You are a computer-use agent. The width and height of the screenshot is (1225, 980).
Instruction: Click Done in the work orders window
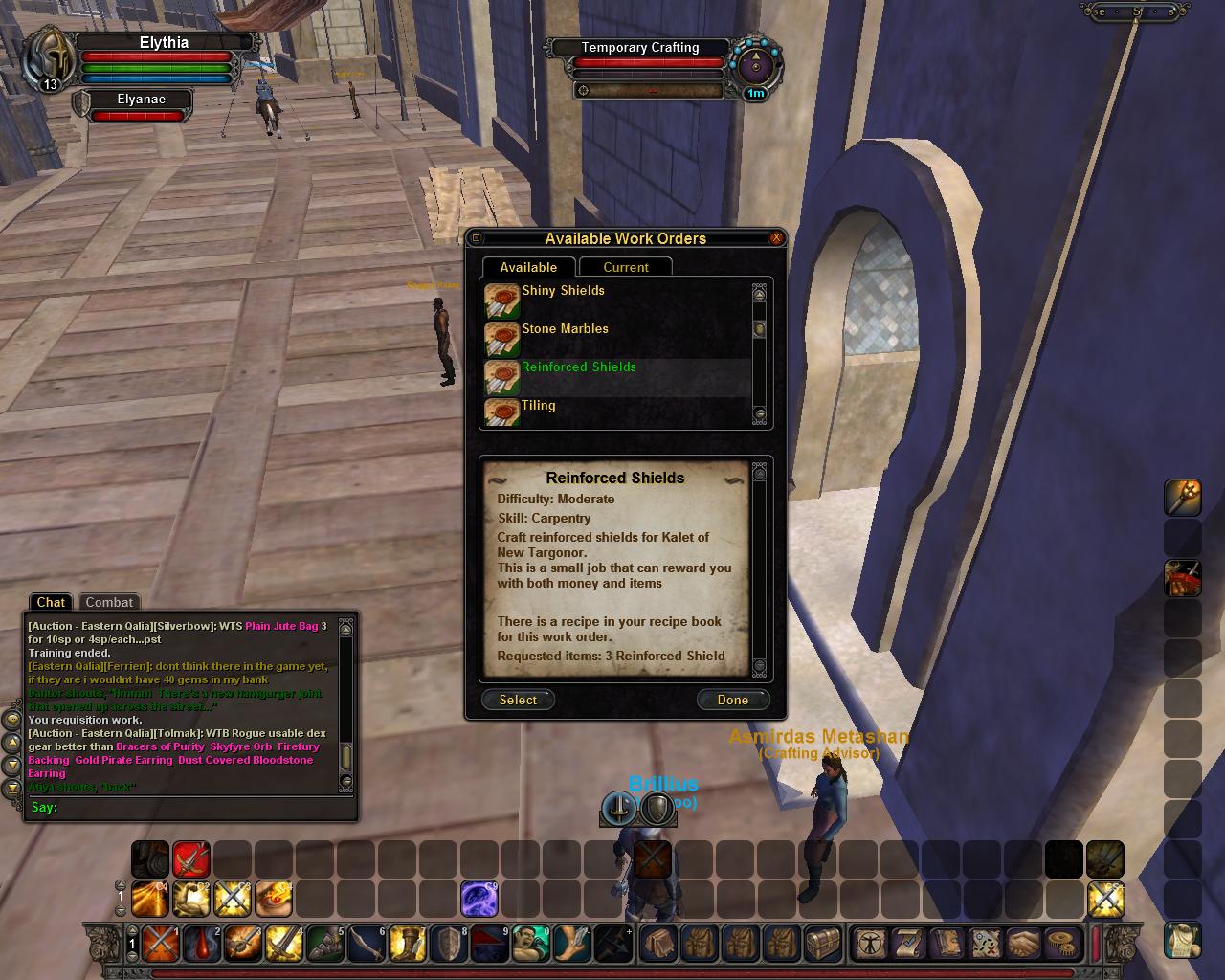(732, 700)
